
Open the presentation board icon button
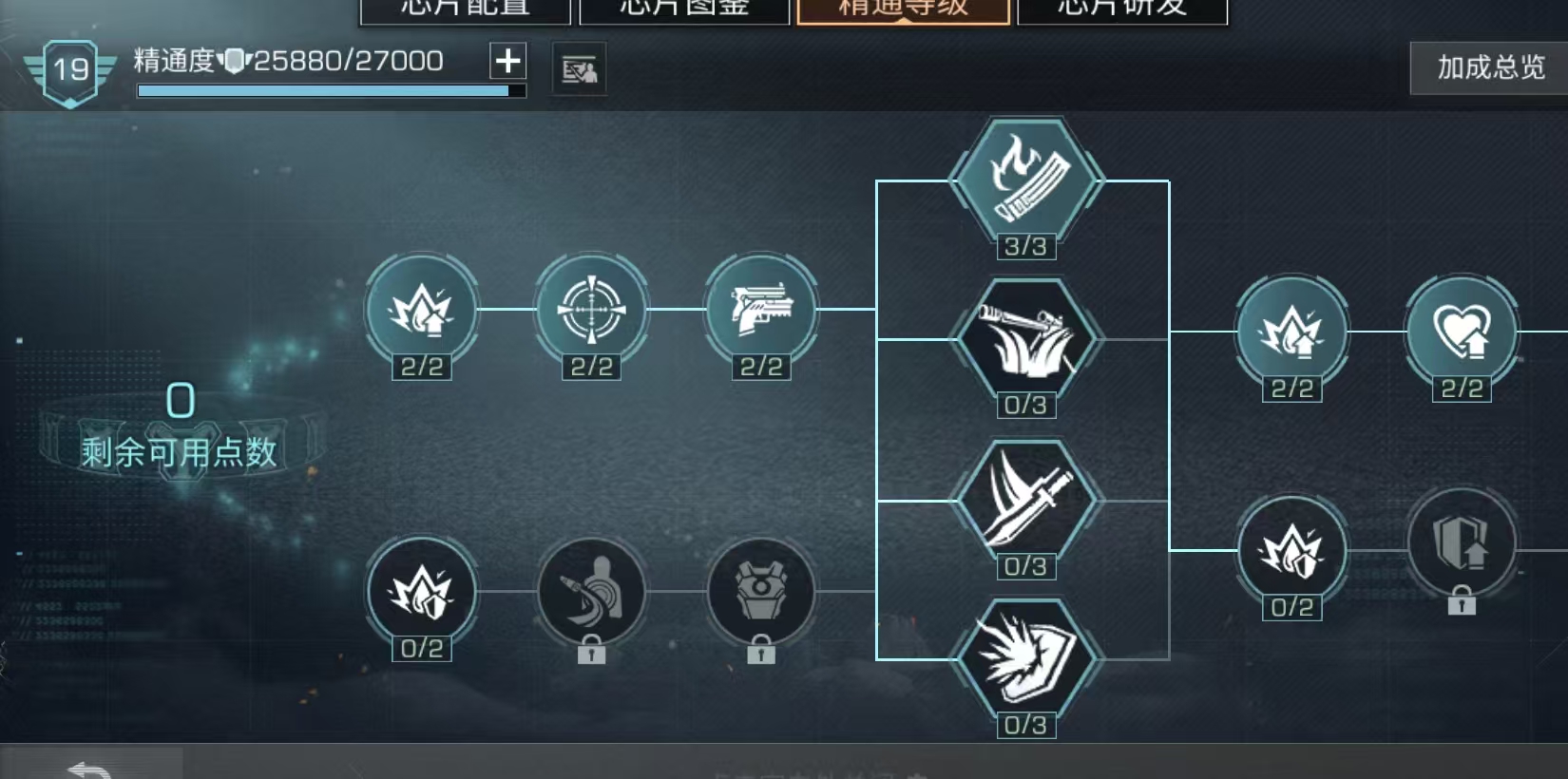579,69
